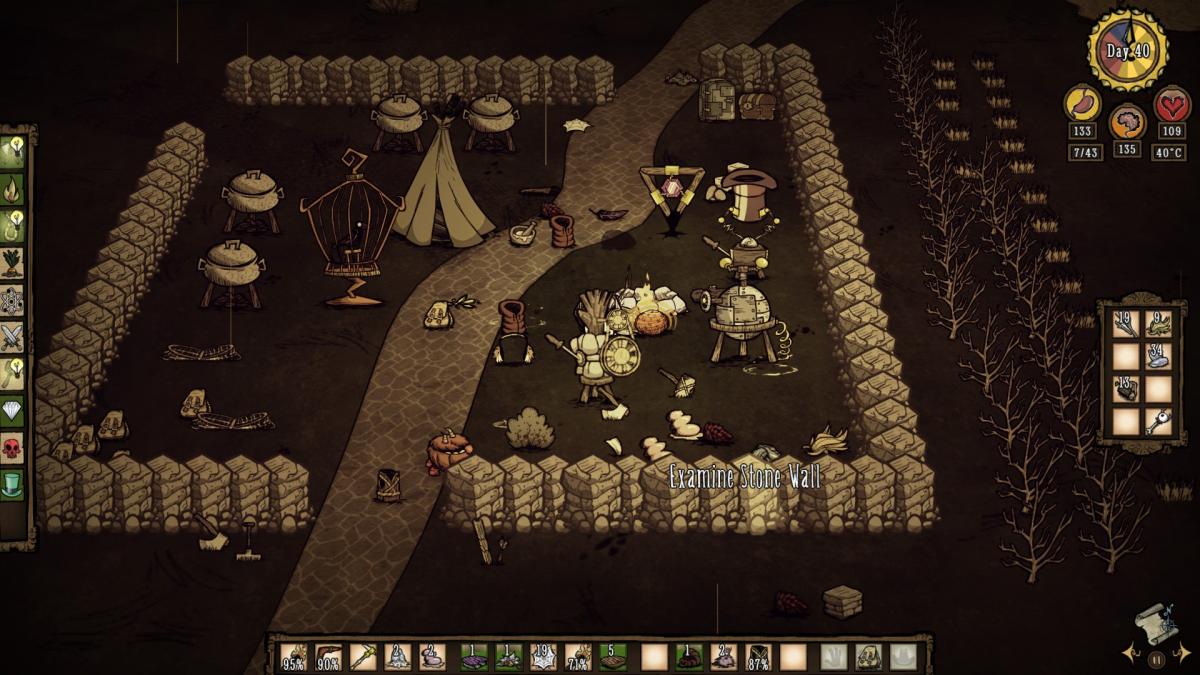1200x675 pixels.
Task: Open the Science crafting tab with atom icon
Action: click(14, 299)
